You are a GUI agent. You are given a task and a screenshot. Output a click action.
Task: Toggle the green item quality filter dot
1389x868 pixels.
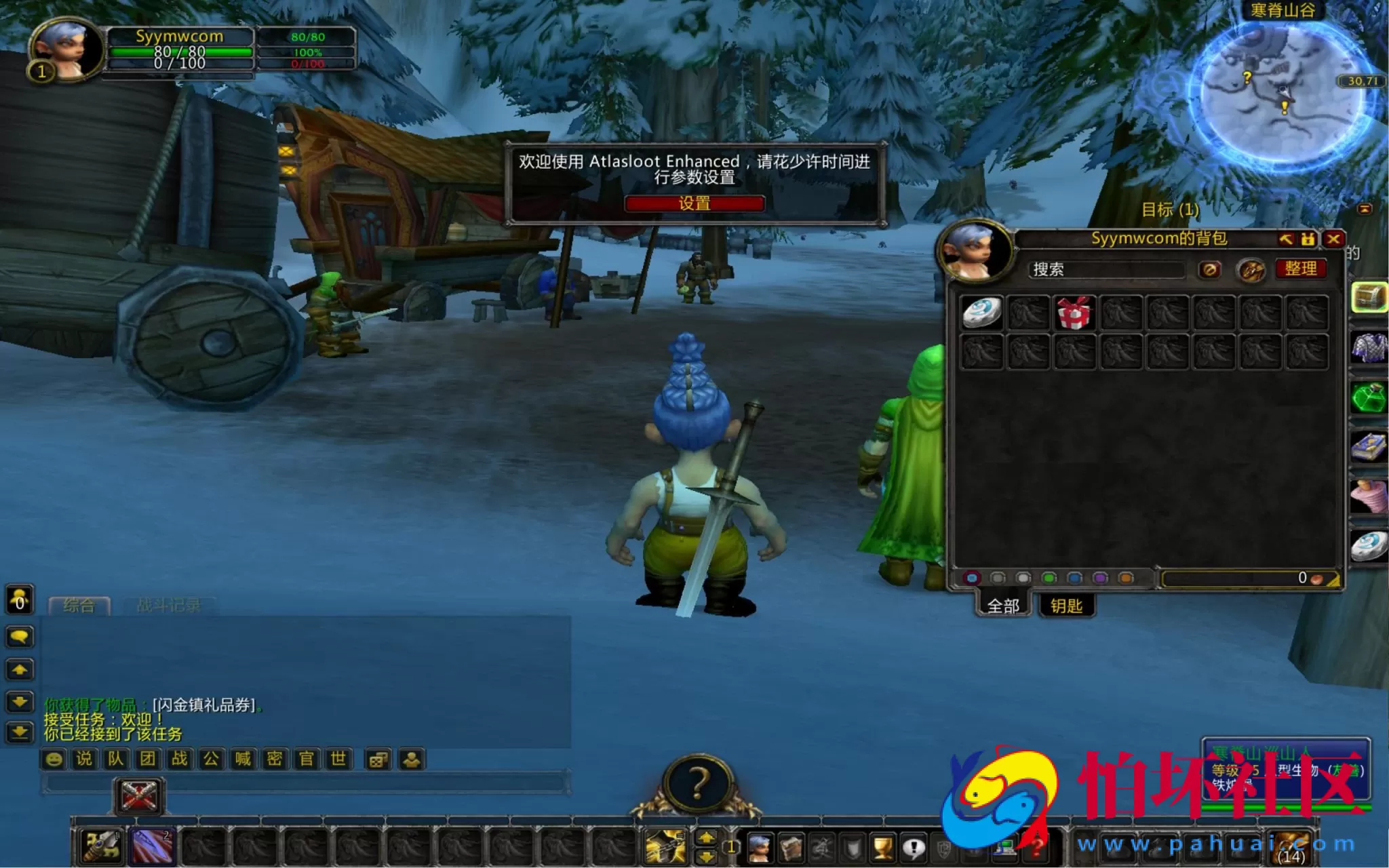pos(1049,577)
